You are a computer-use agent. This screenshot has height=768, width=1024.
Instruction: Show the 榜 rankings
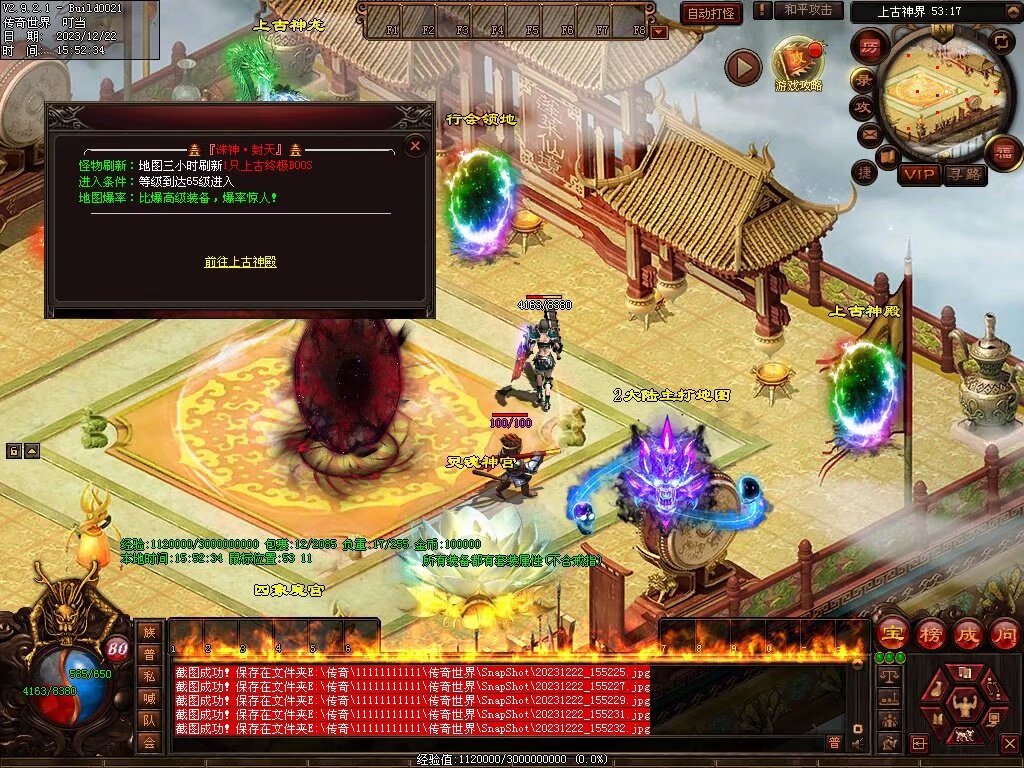(x=930, y=633)
